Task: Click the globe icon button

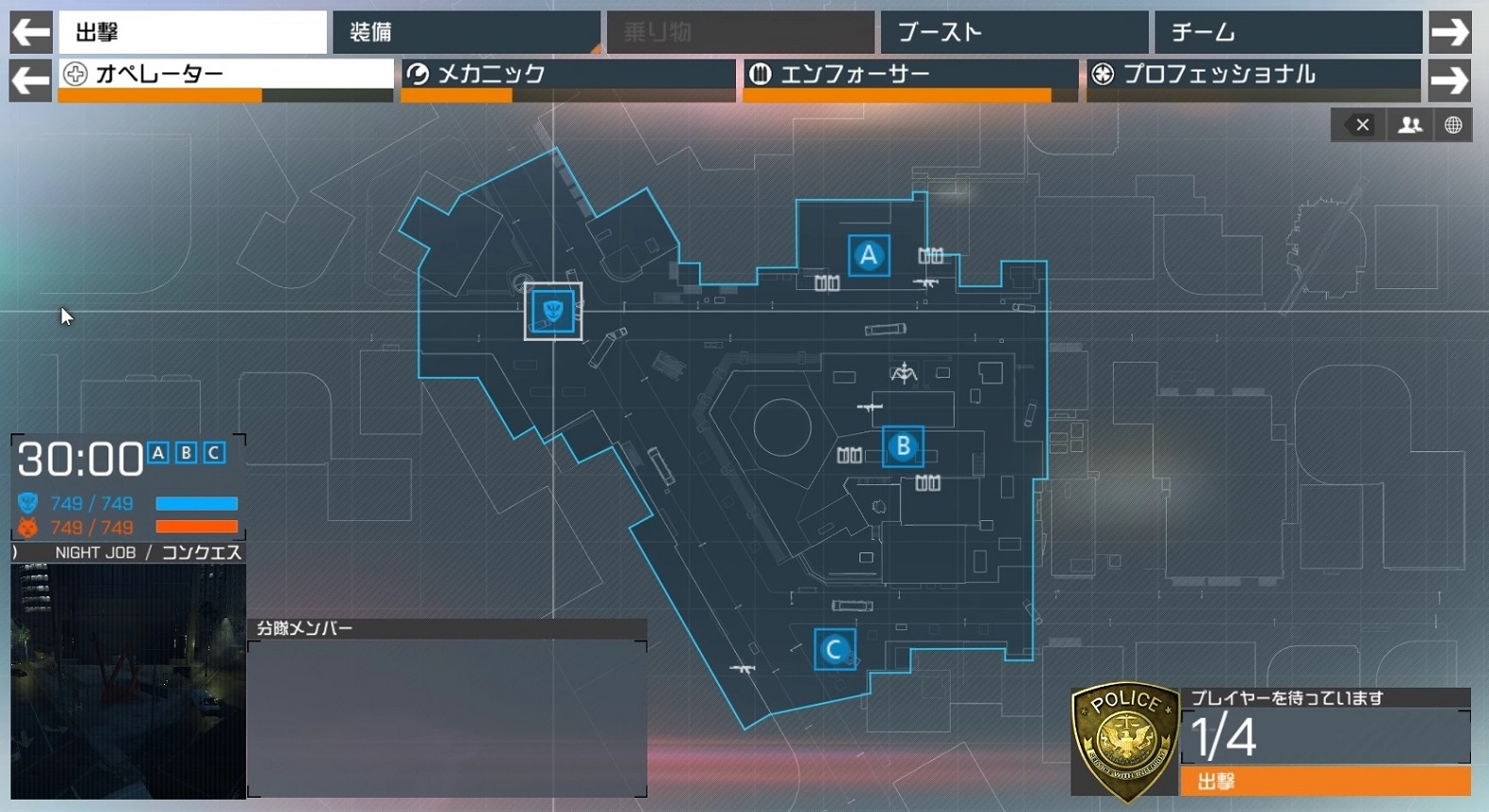Action: pos(1453,125)
